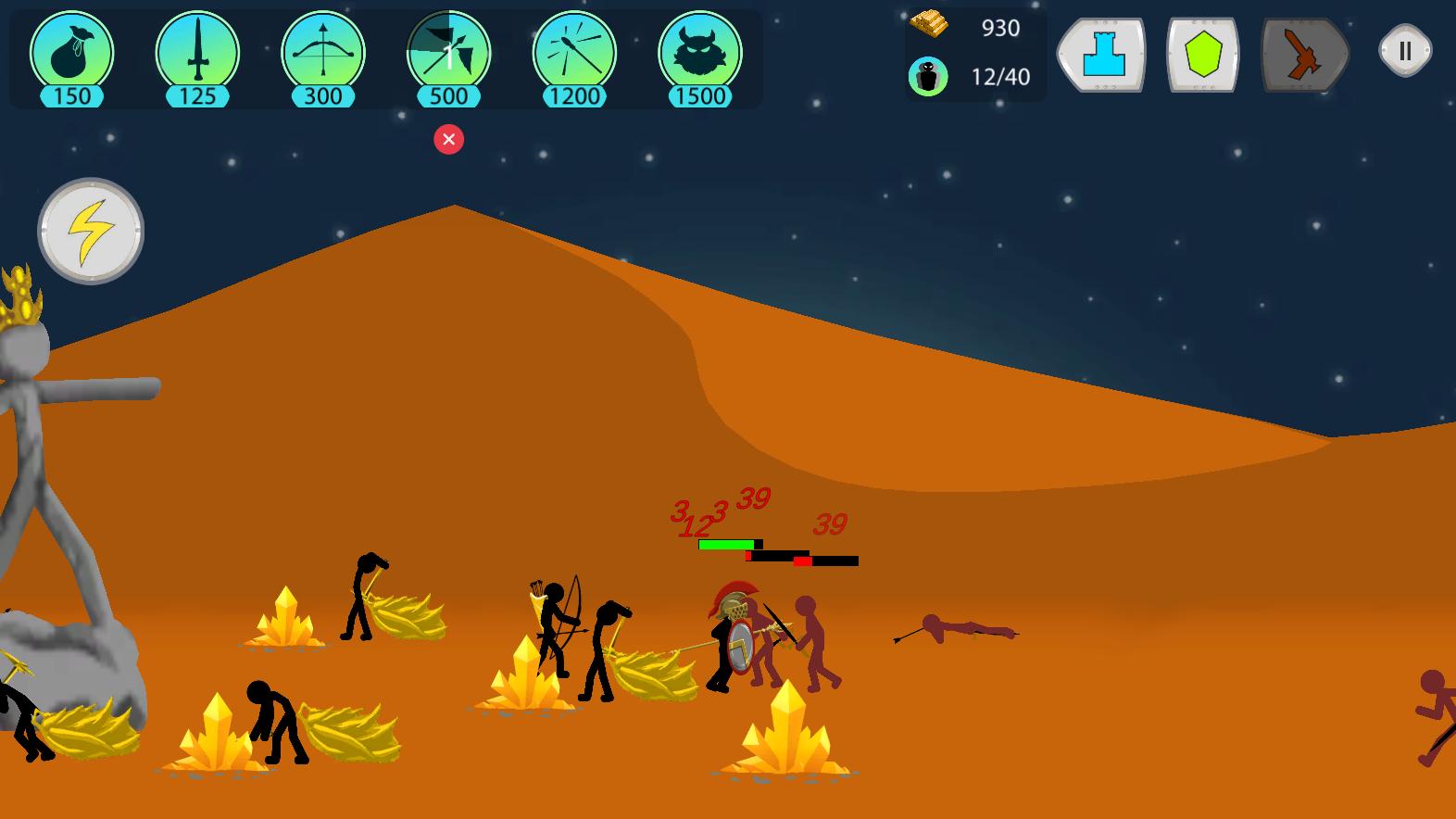
Task: Cancel the queued Spearton with red X
Action: [x=449, y=139]
